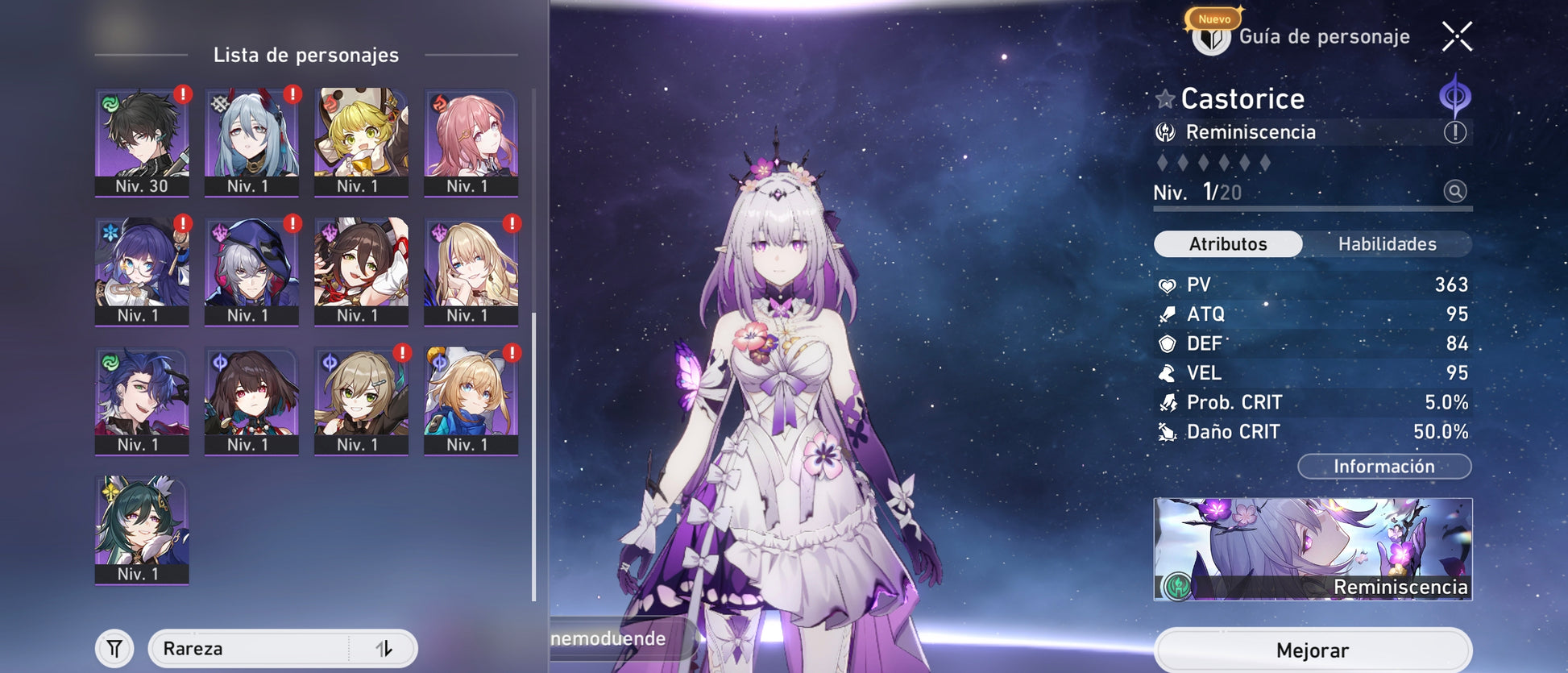Select the level 30 black-haired character portrait
This screenshot has height=673, width=1568.
pyautogui.click(x=142, y=142)
